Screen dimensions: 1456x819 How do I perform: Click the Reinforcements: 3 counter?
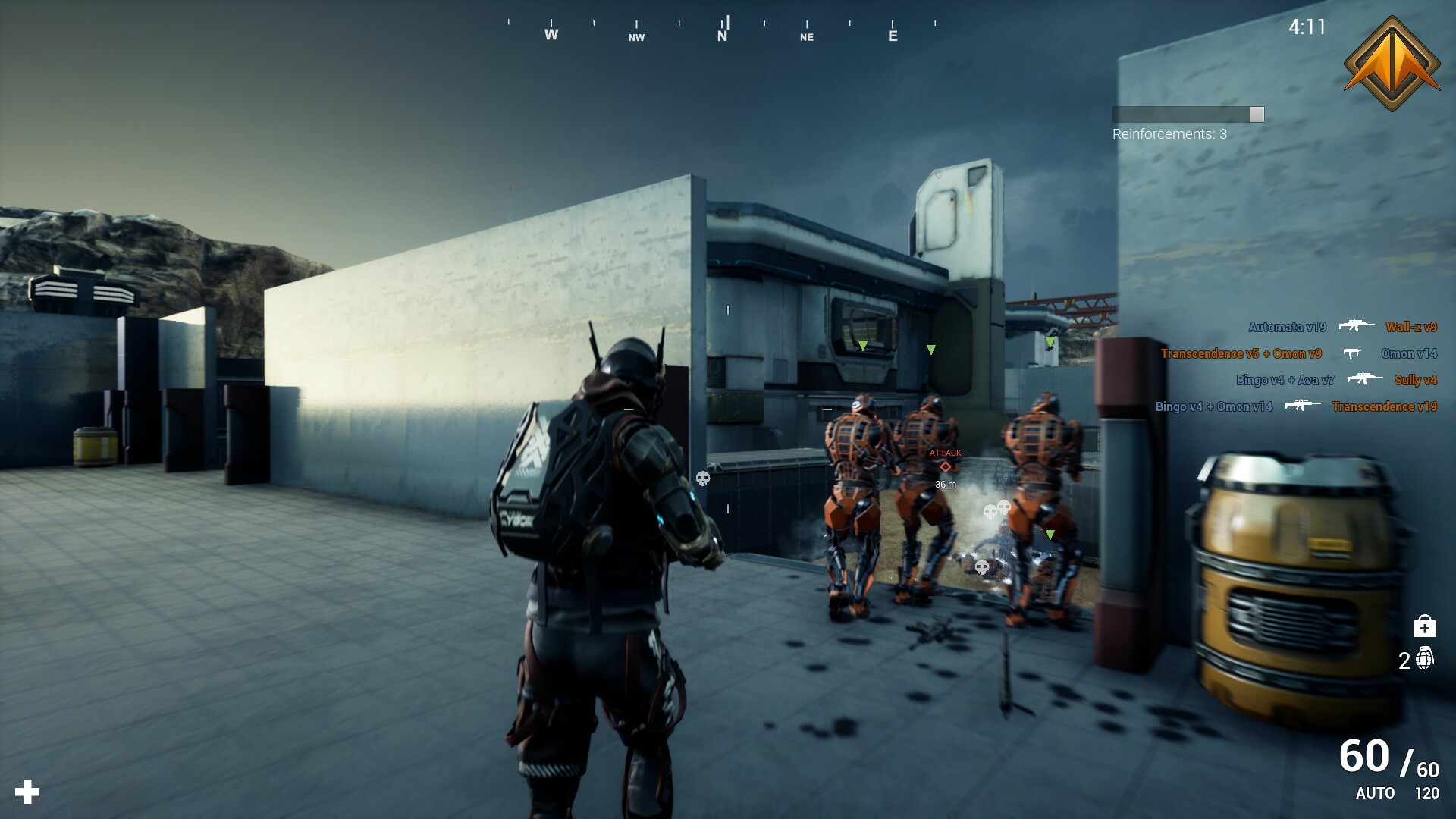point(1170,135)
